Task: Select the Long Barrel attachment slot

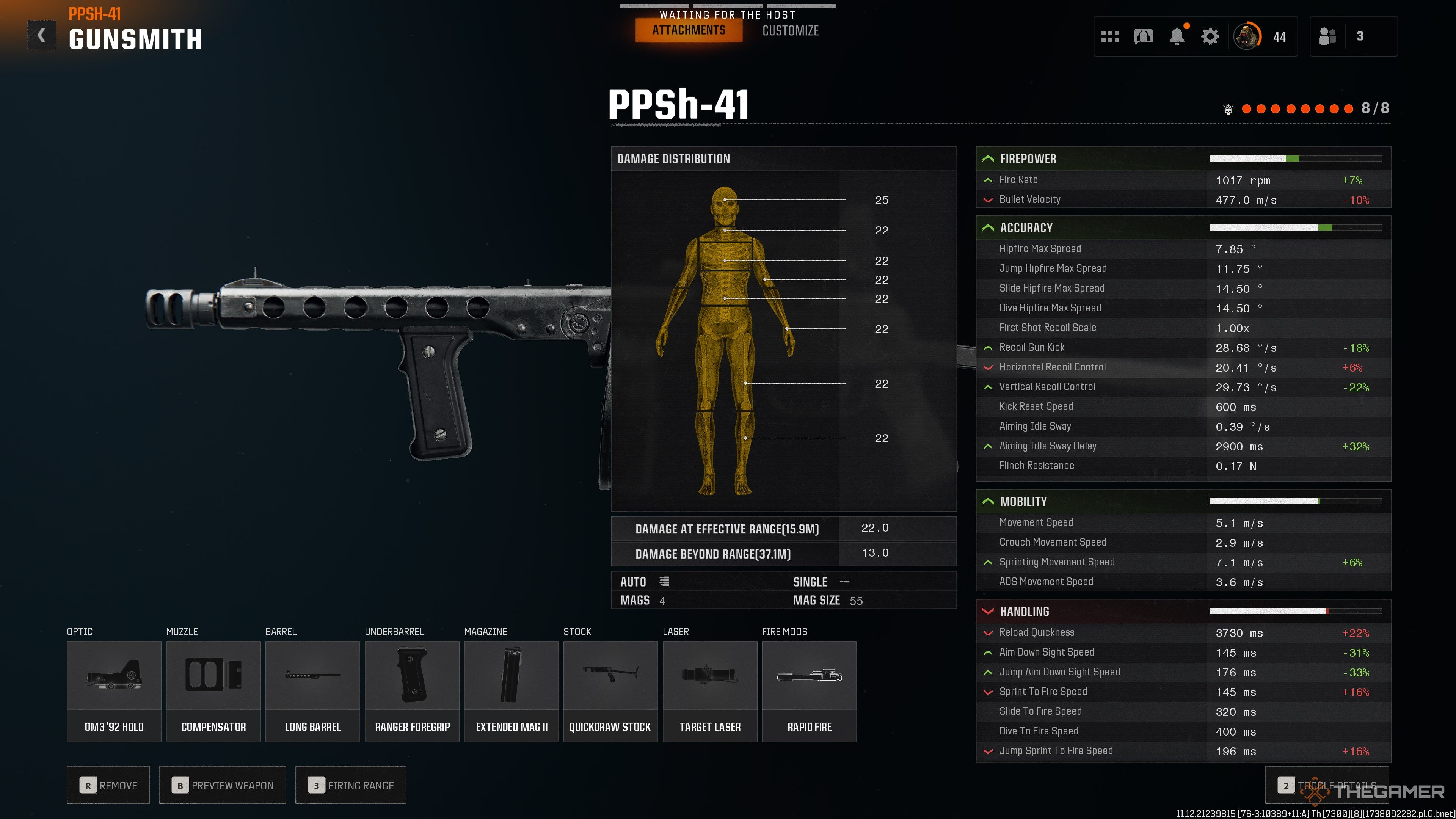Action: (312, 691)
